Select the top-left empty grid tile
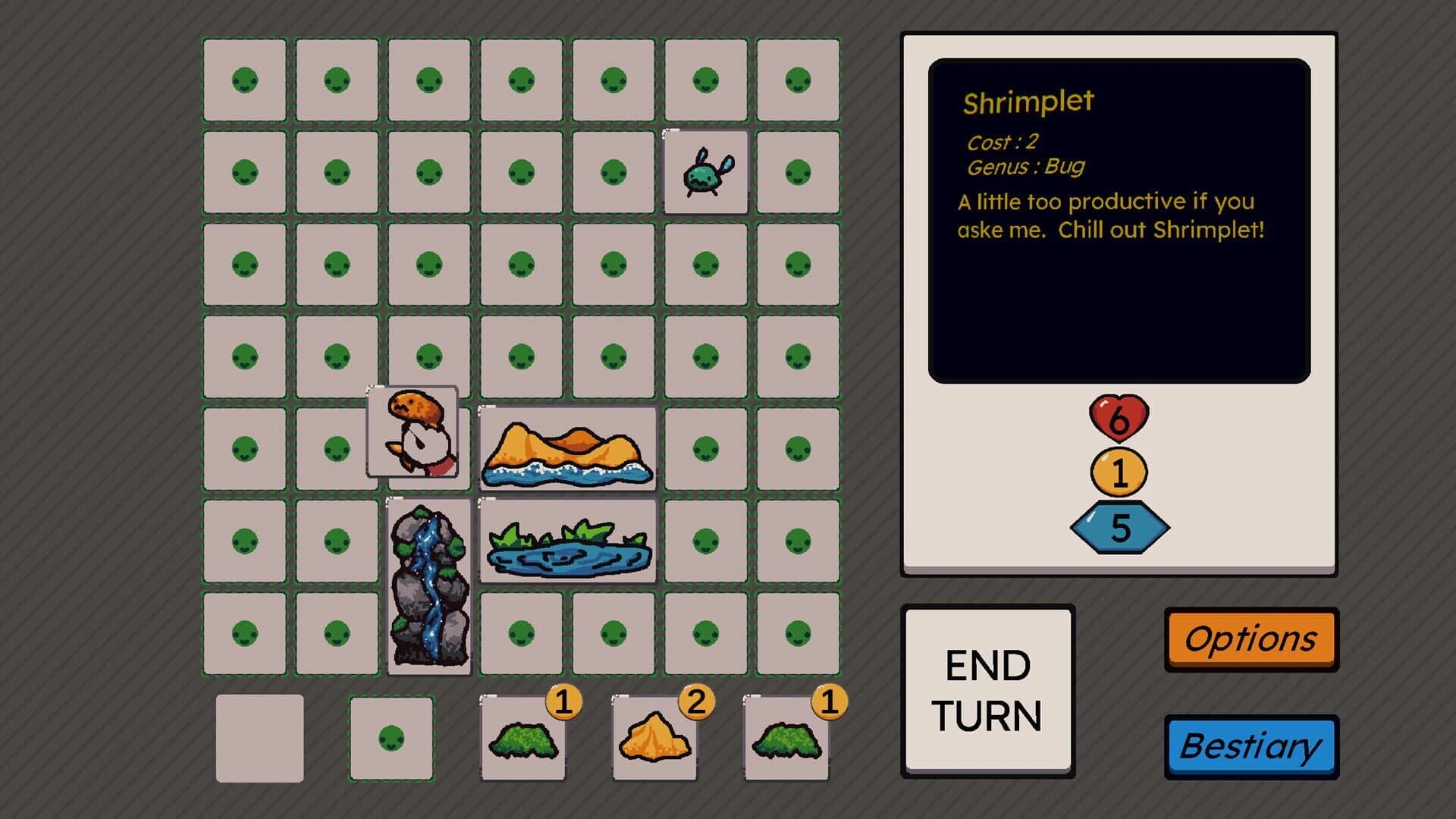Viewport: 1456px width, 819px height. [244, 79]
